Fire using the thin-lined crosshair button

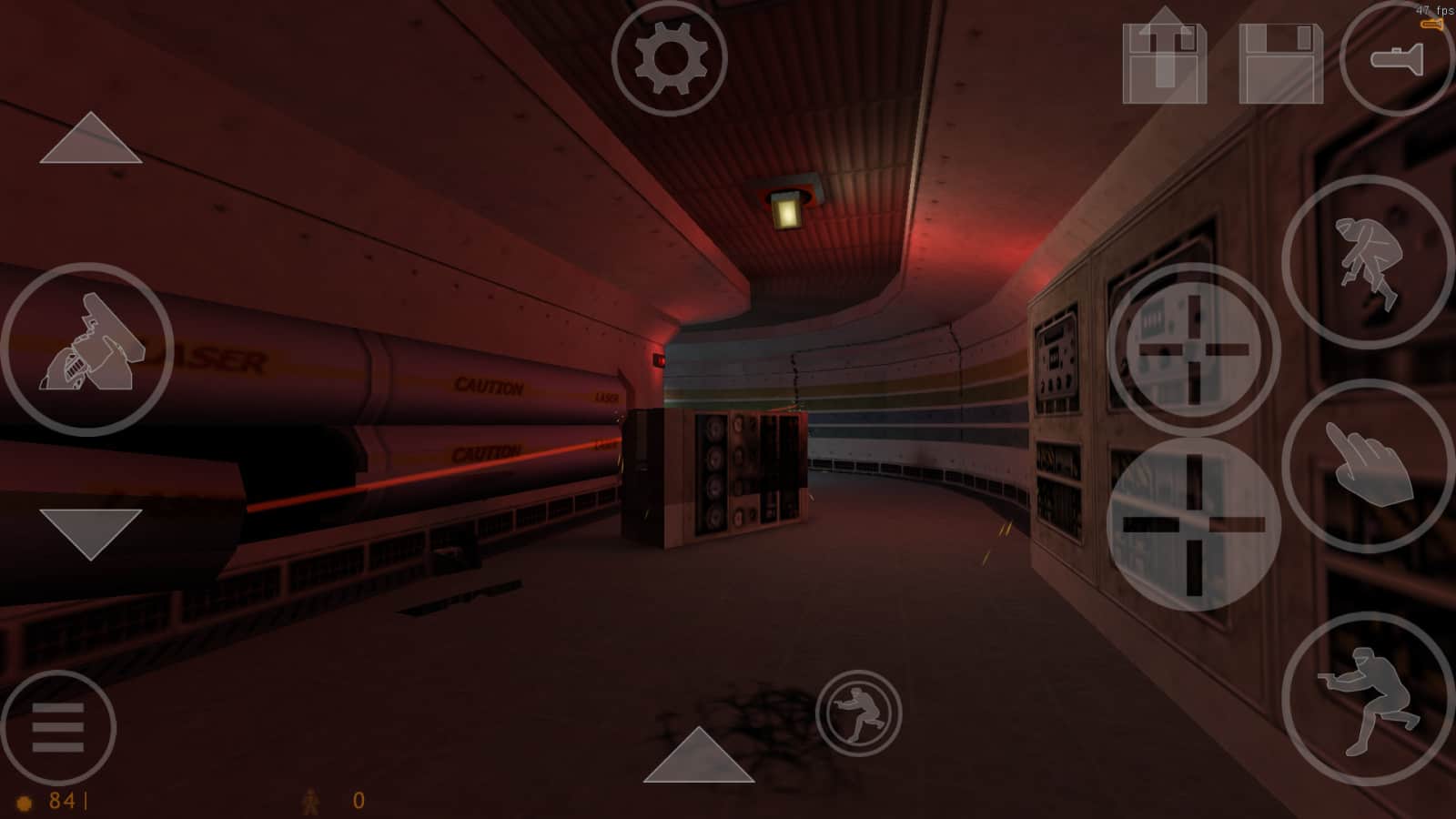click(1194, 349)
